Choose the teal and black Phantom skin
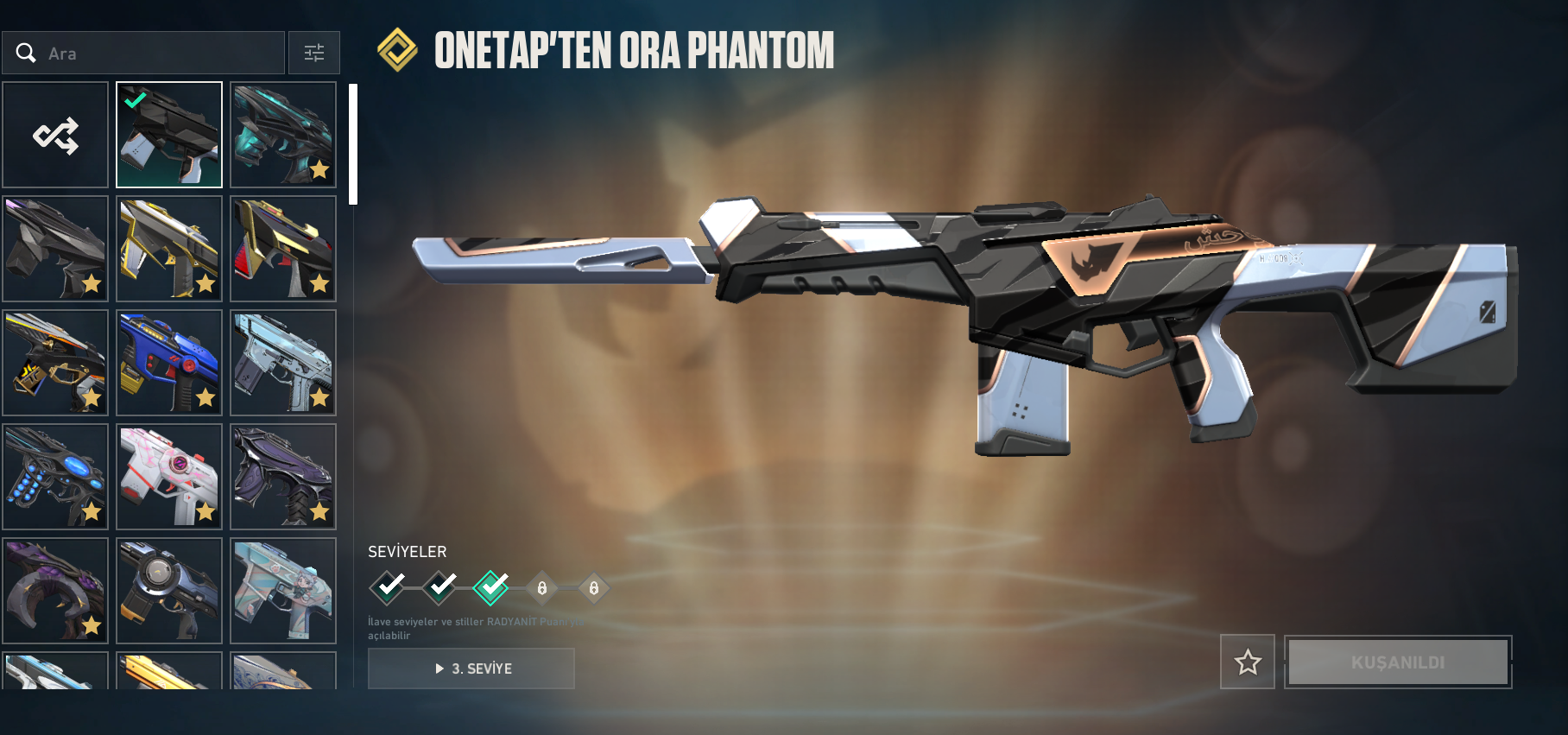 pyautogui.click(x=283, y=136)
